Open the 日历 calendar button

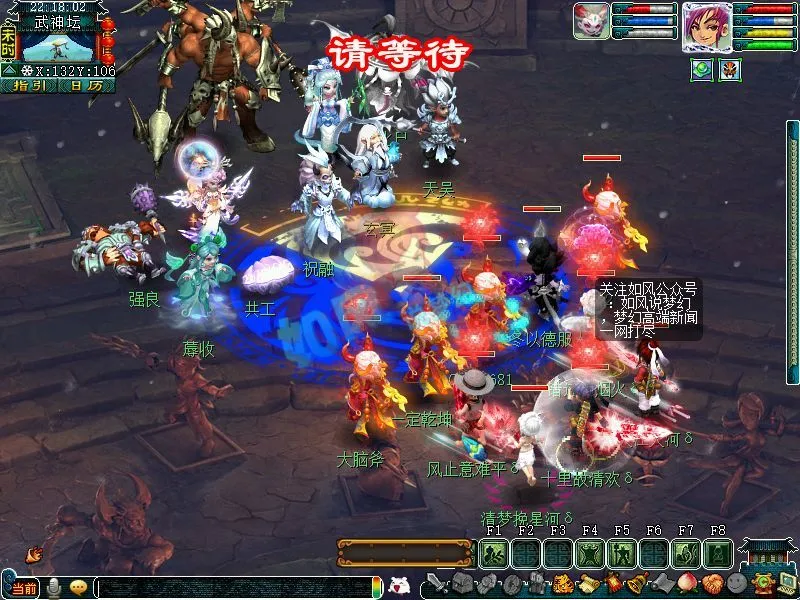(86, 86)
